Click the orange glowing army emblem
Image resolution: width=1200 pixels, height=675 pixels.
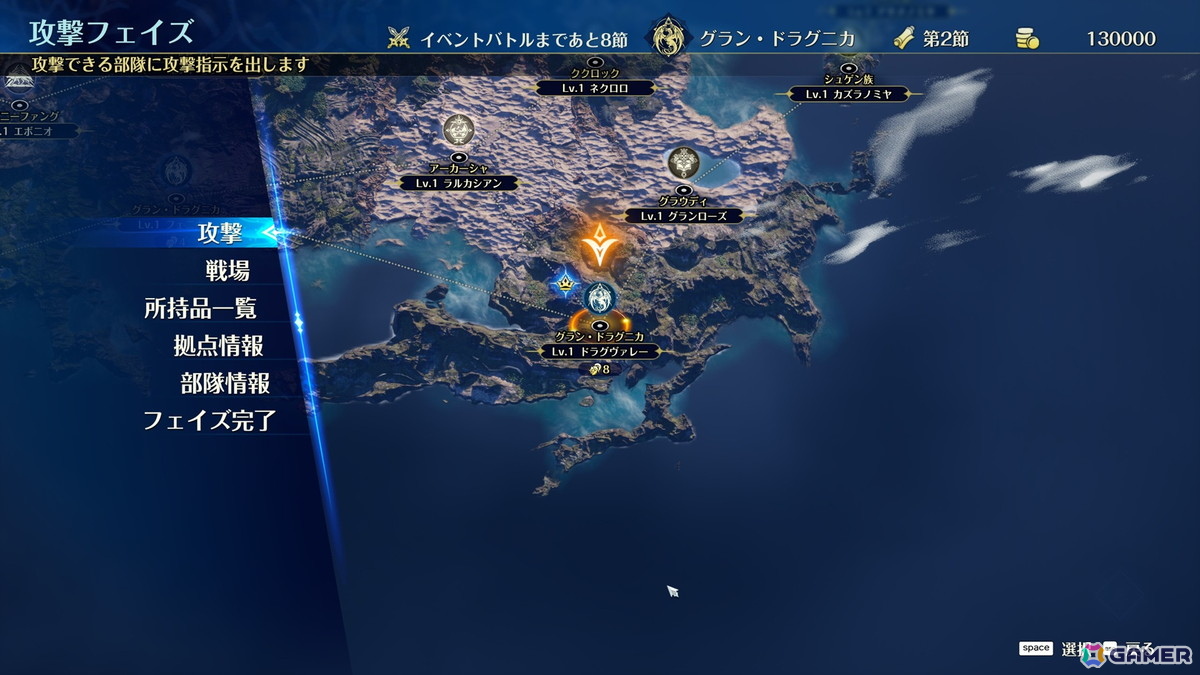click(x=598, y=247)
